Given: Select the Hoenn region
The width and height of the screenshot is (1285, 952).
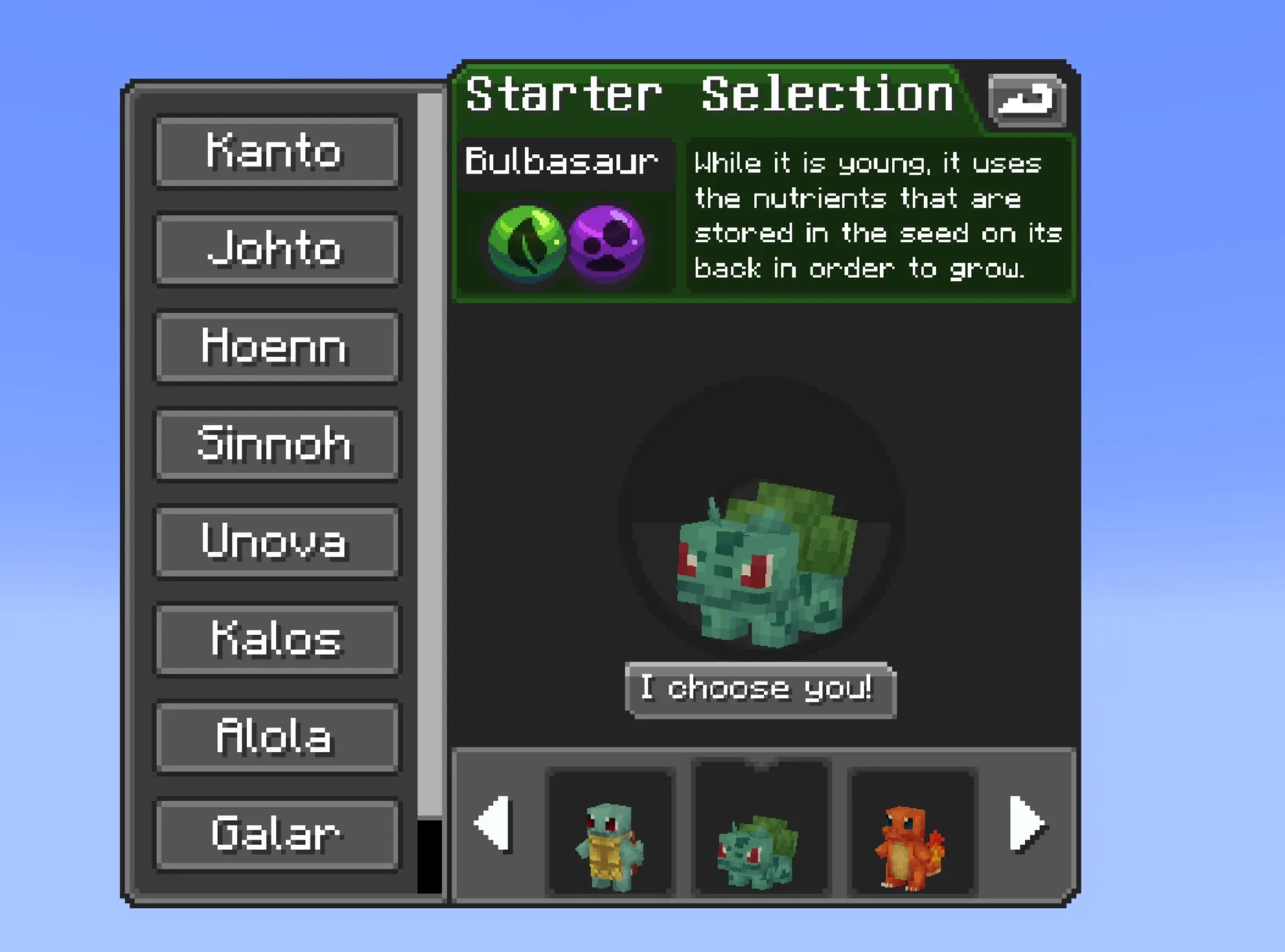Looking at the screenshot, I should point(277,347).
